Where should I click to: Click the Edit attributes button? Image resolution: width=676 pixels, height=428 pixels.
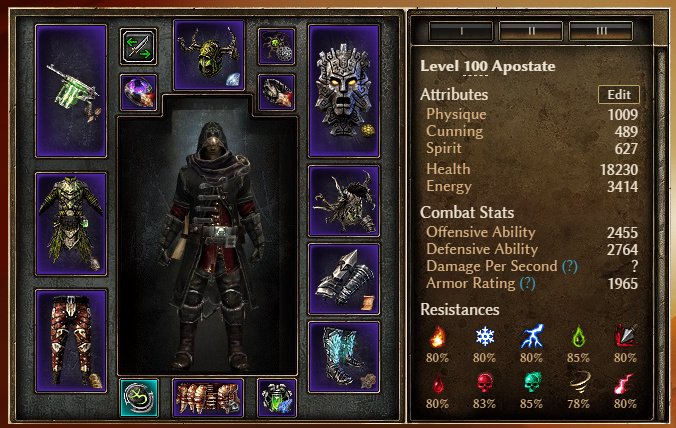click(x=619, y=95)
